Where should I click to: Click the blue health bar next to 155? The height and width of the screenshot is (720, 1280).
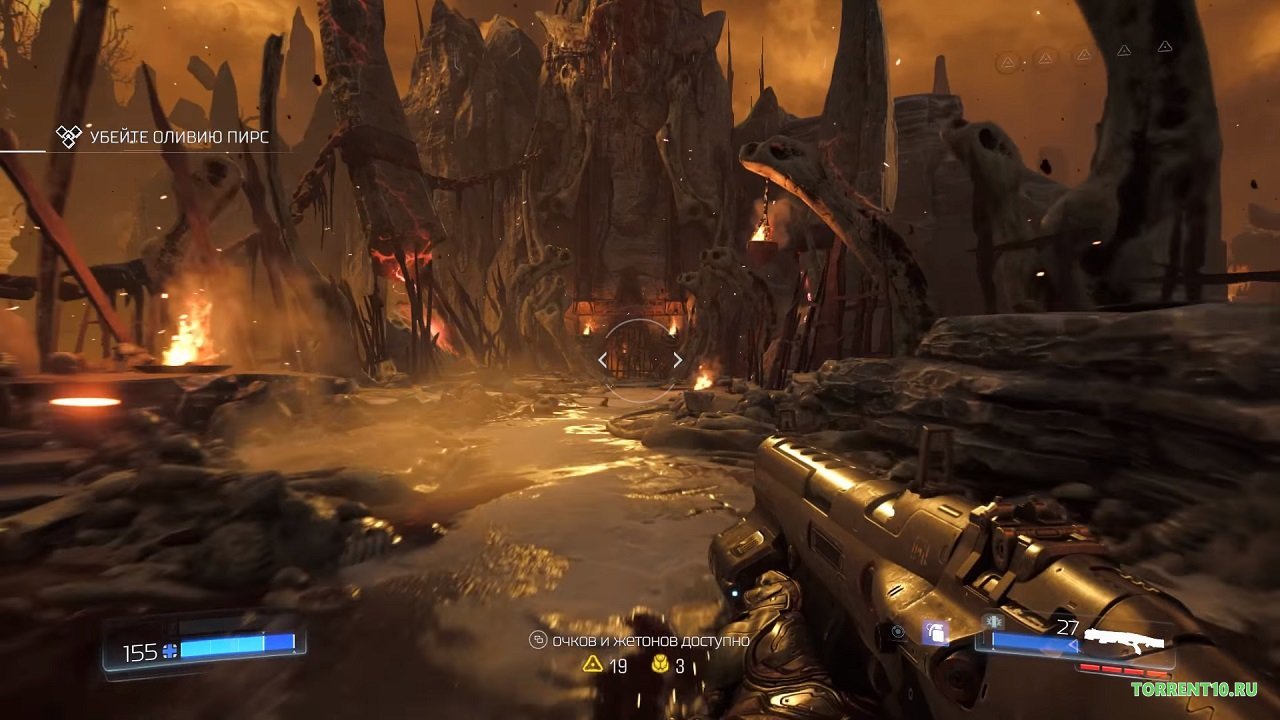click(235, 648)
